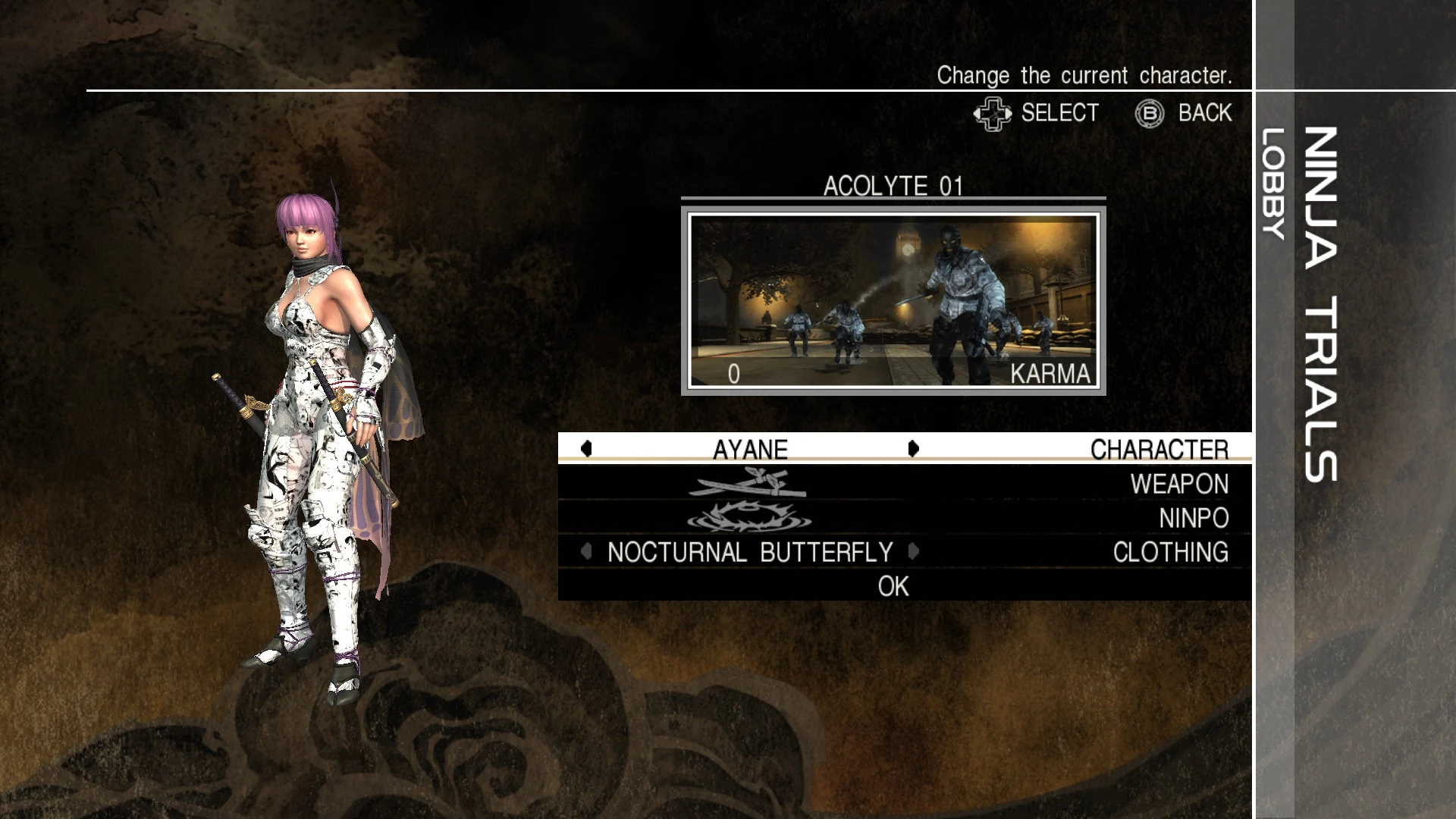This screenshot has width=1456, height=819.
Task: Click the right arrow beside NOCTURNAL BUTTERFLY
Action: click(x=914, y=552)
